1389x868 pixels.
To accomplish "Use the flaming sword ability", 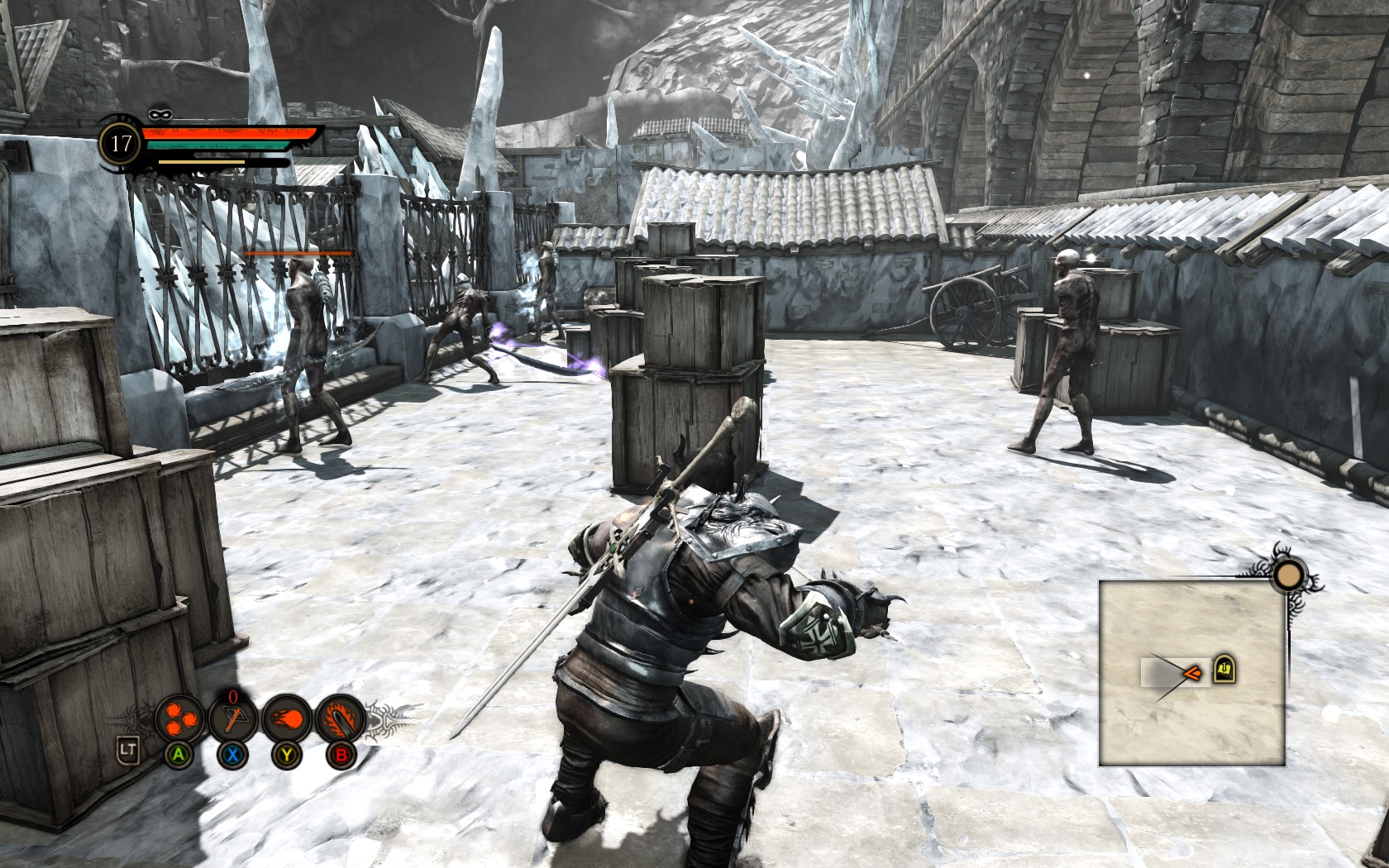I will 340,718.
